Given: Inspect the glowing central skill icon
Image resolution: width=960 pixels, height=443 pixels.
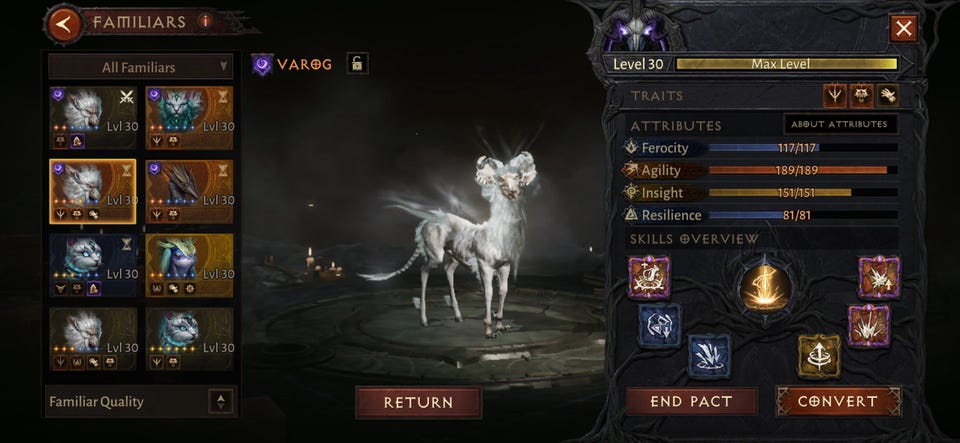Looking at the screenshot, I should point(765,286).
